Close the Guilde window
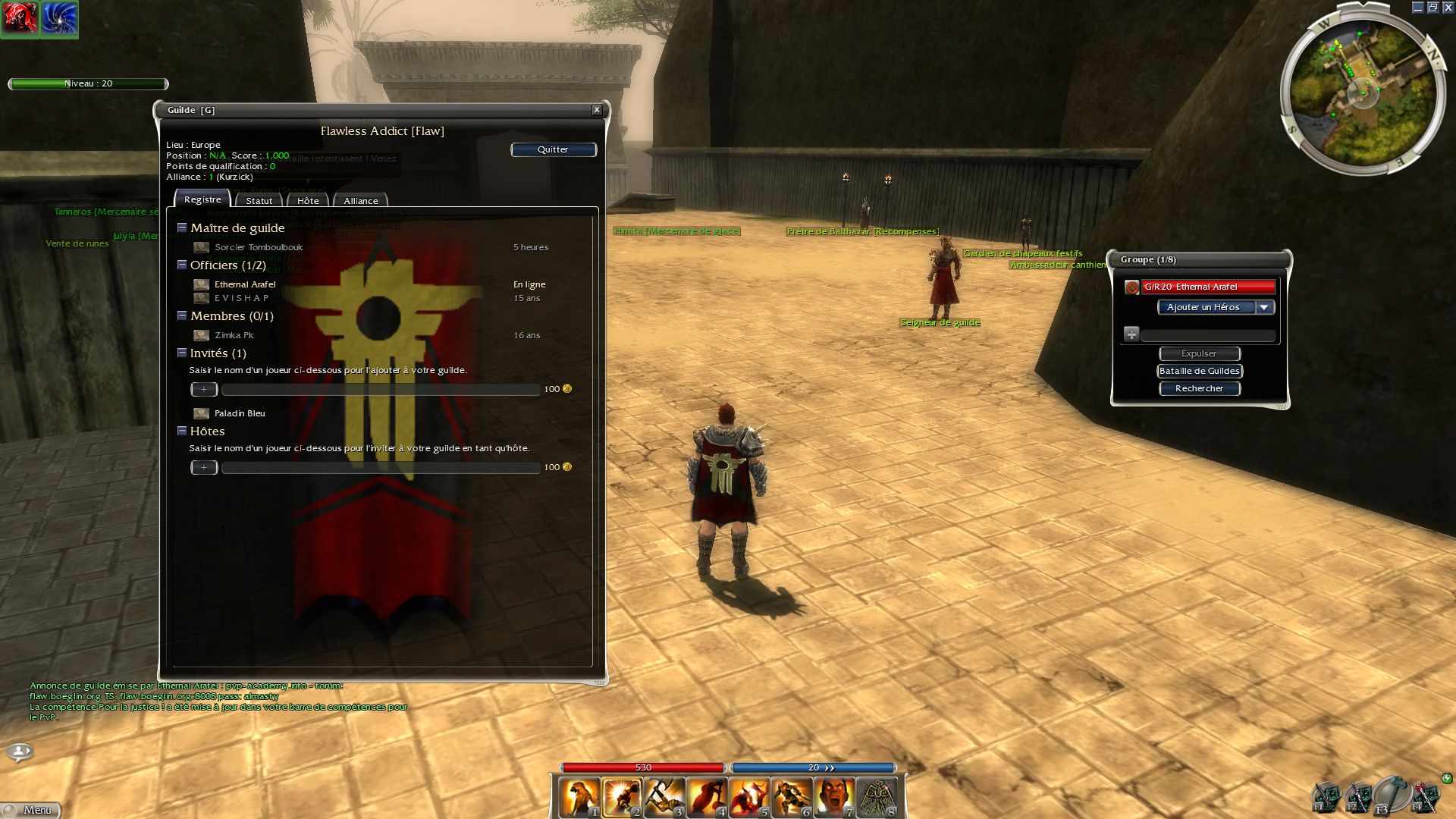The width and height of the screenshot is (1456, 819). click(597, 110)
